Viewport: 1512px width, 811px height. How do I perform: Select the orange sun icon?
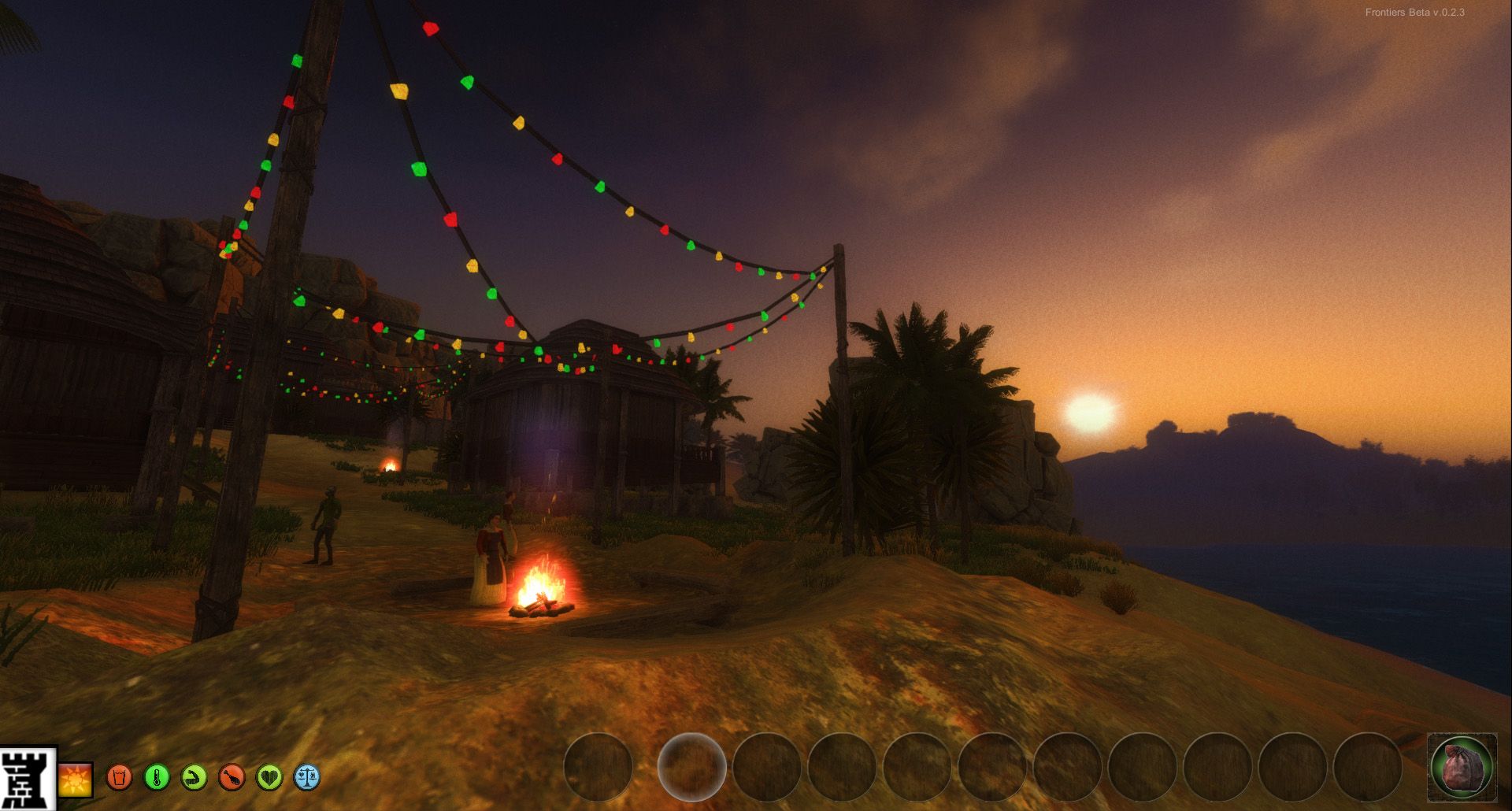pos(76,779)
